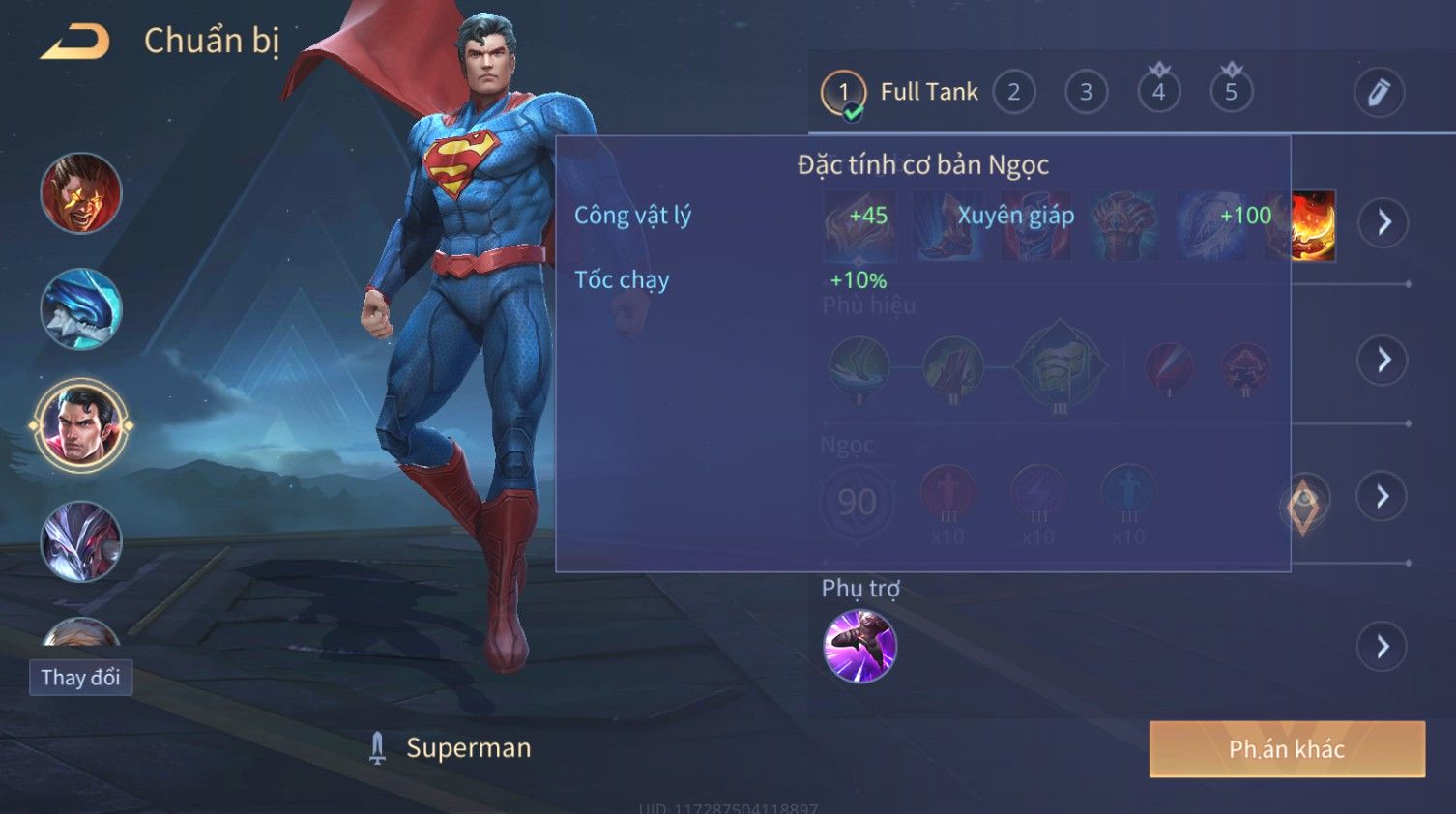Open the equipment items arrow
The width and height of the screenshot is (1456, 814).
(x=1383, y=222)
